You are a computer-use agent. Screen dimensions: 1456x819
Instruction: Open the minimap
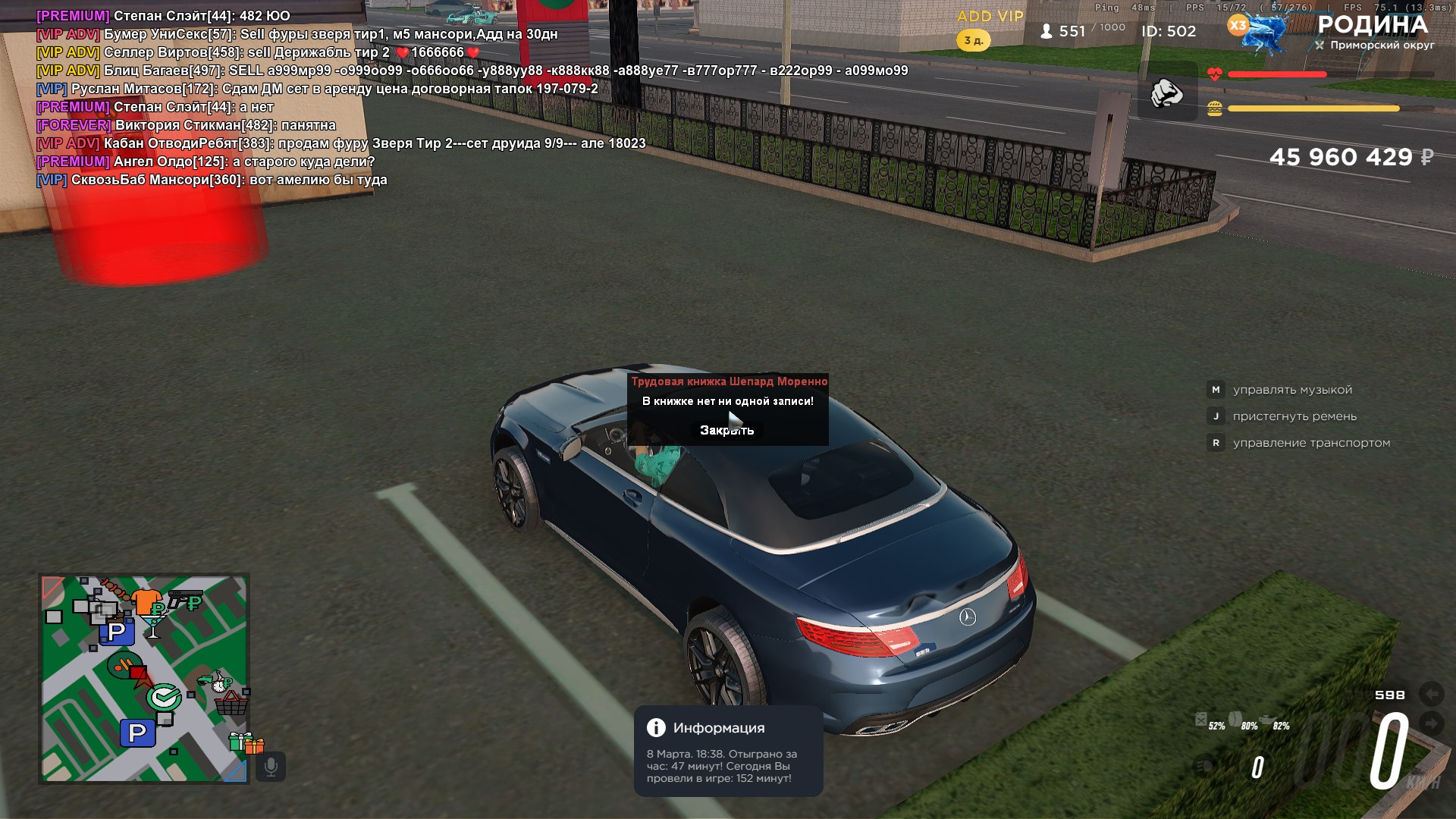pos(144,678)
